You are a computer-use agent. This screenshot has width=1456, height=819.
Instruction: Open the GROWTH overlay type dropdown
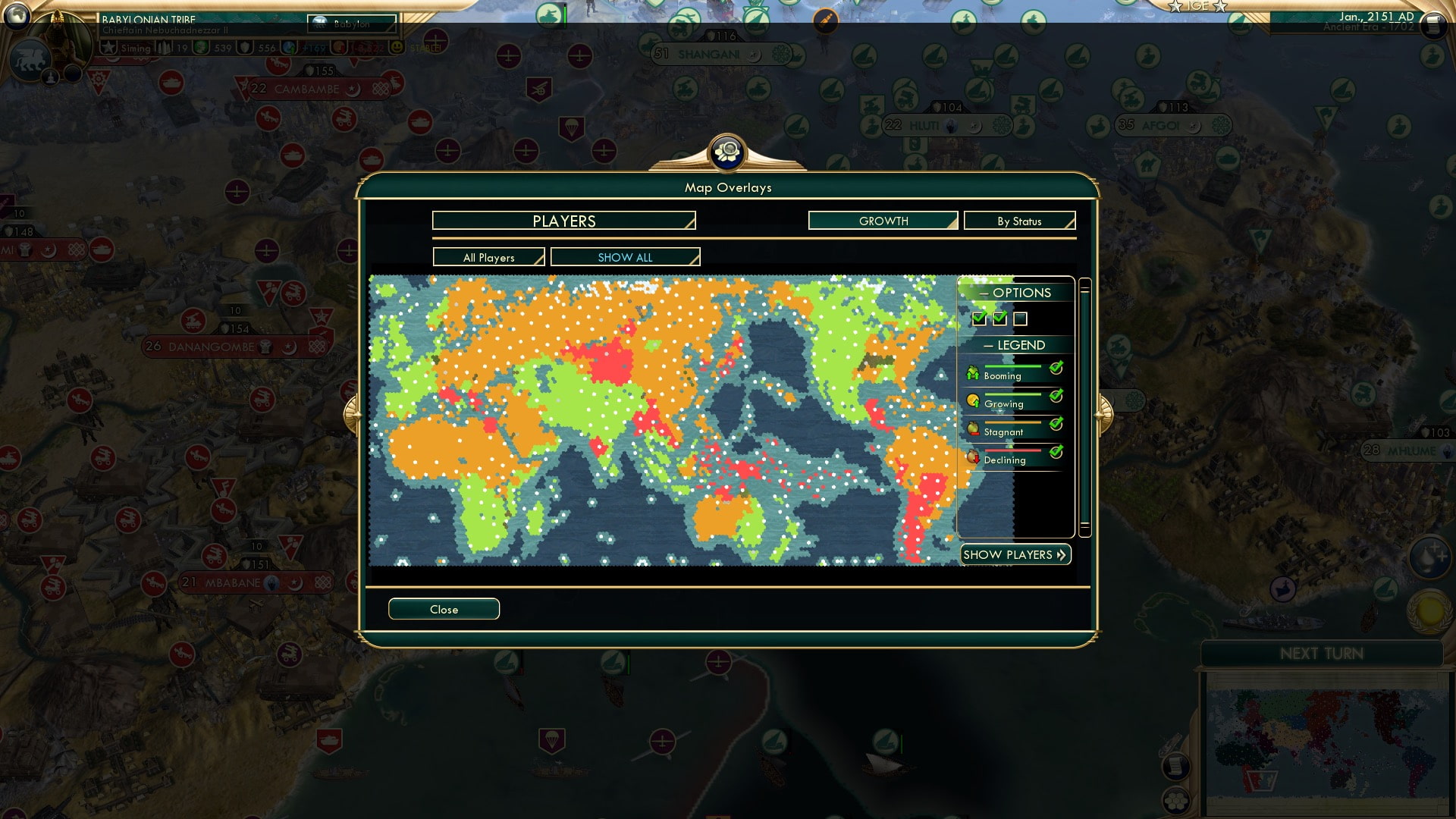883,221
